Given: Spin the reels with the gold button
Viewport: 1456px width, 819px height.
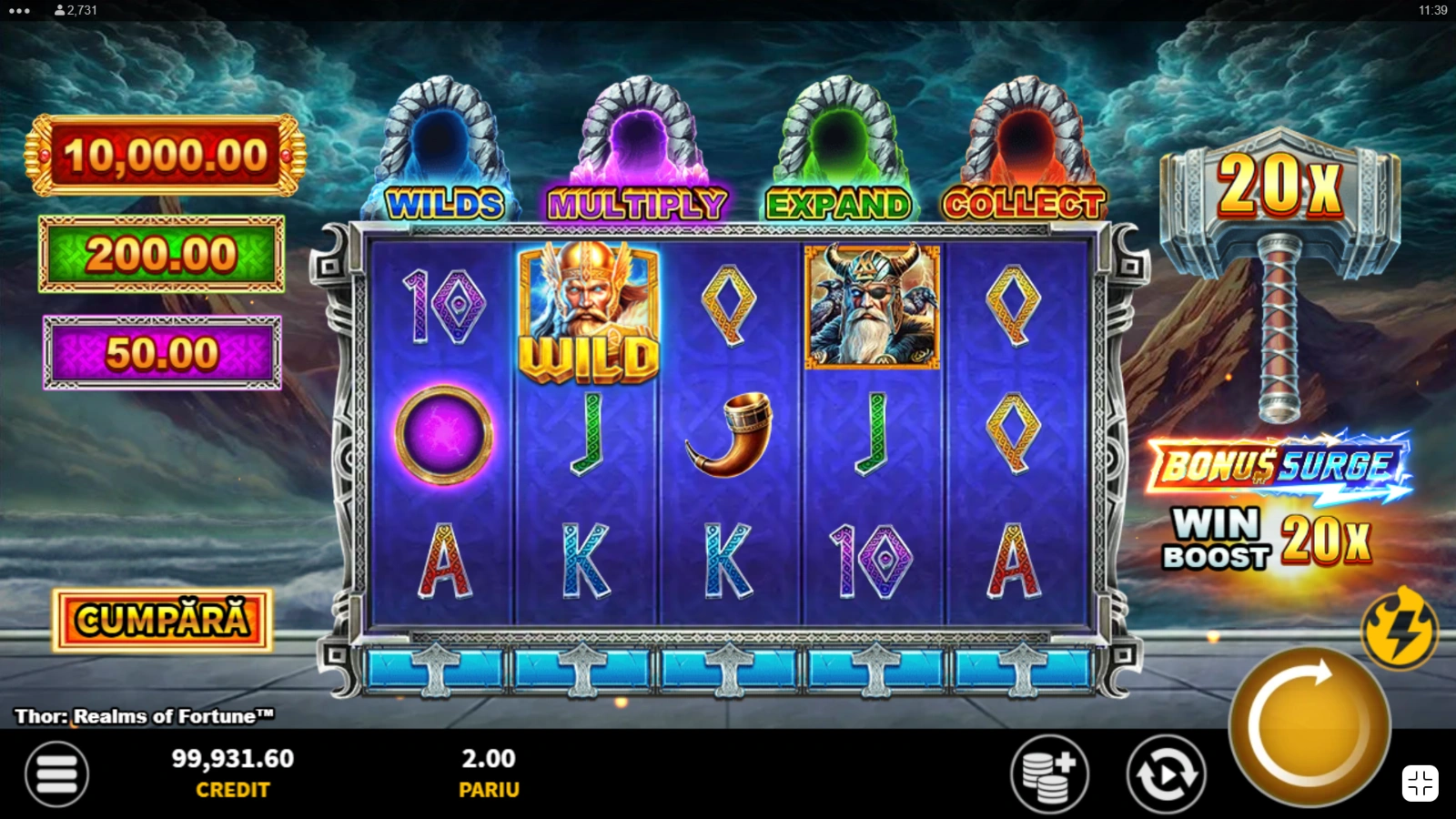Looking at the screenshot, I should [1309, 725].
